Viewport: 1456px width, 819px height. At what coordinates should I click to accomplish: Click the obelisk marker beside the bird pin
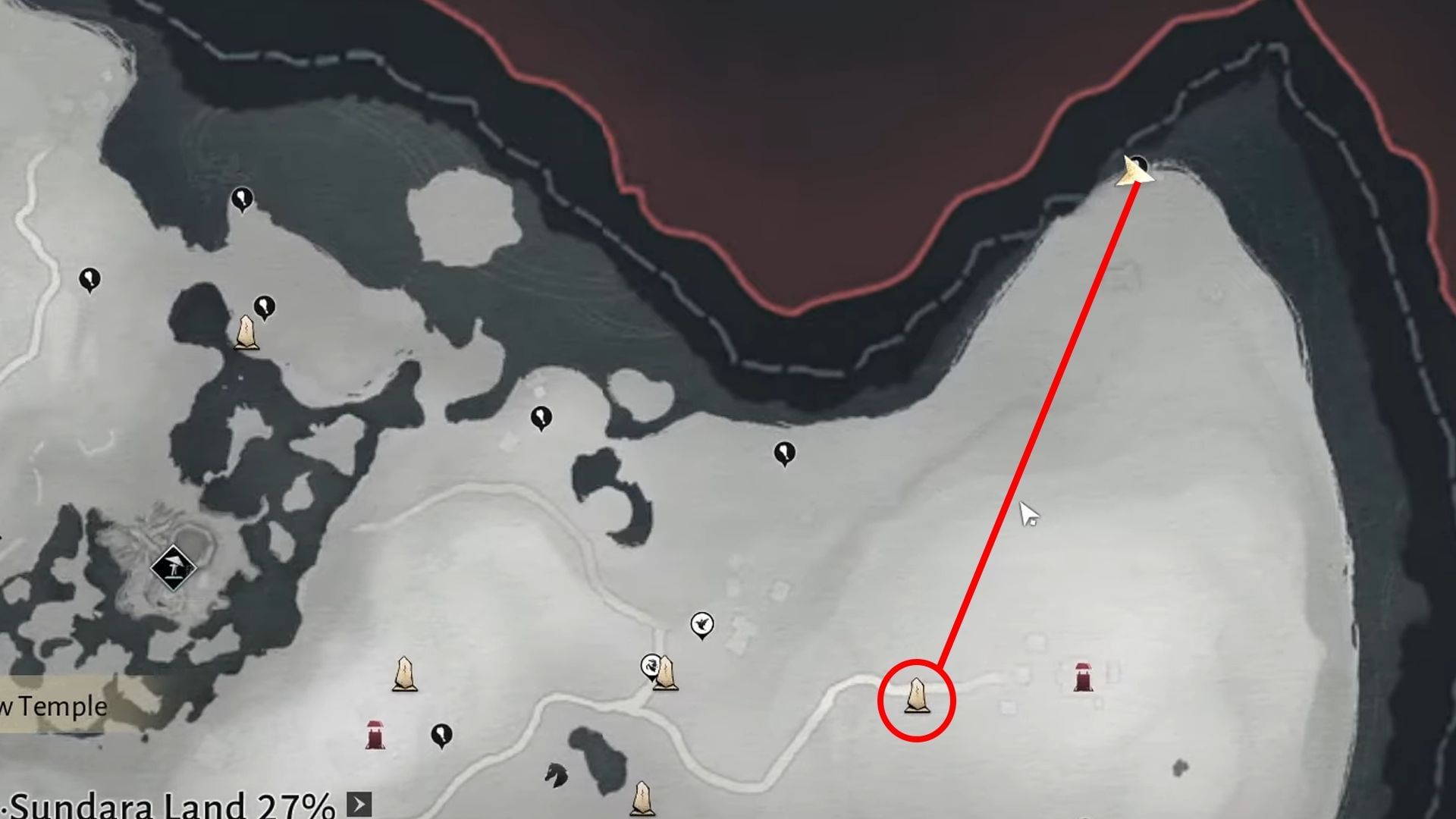[x=666, y=673]
